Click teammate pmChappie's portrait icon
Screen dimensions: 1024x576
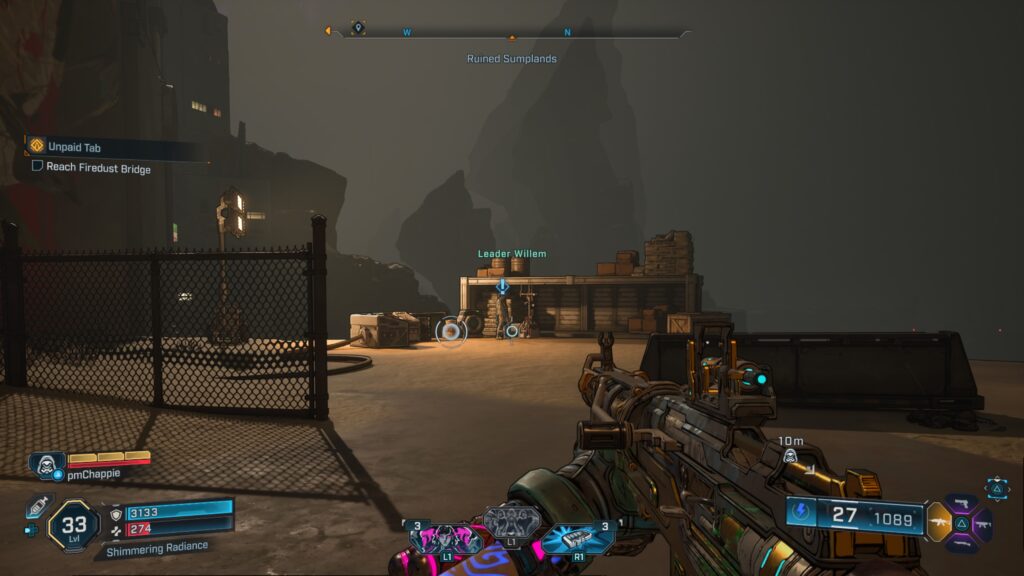tap(45, 463)
